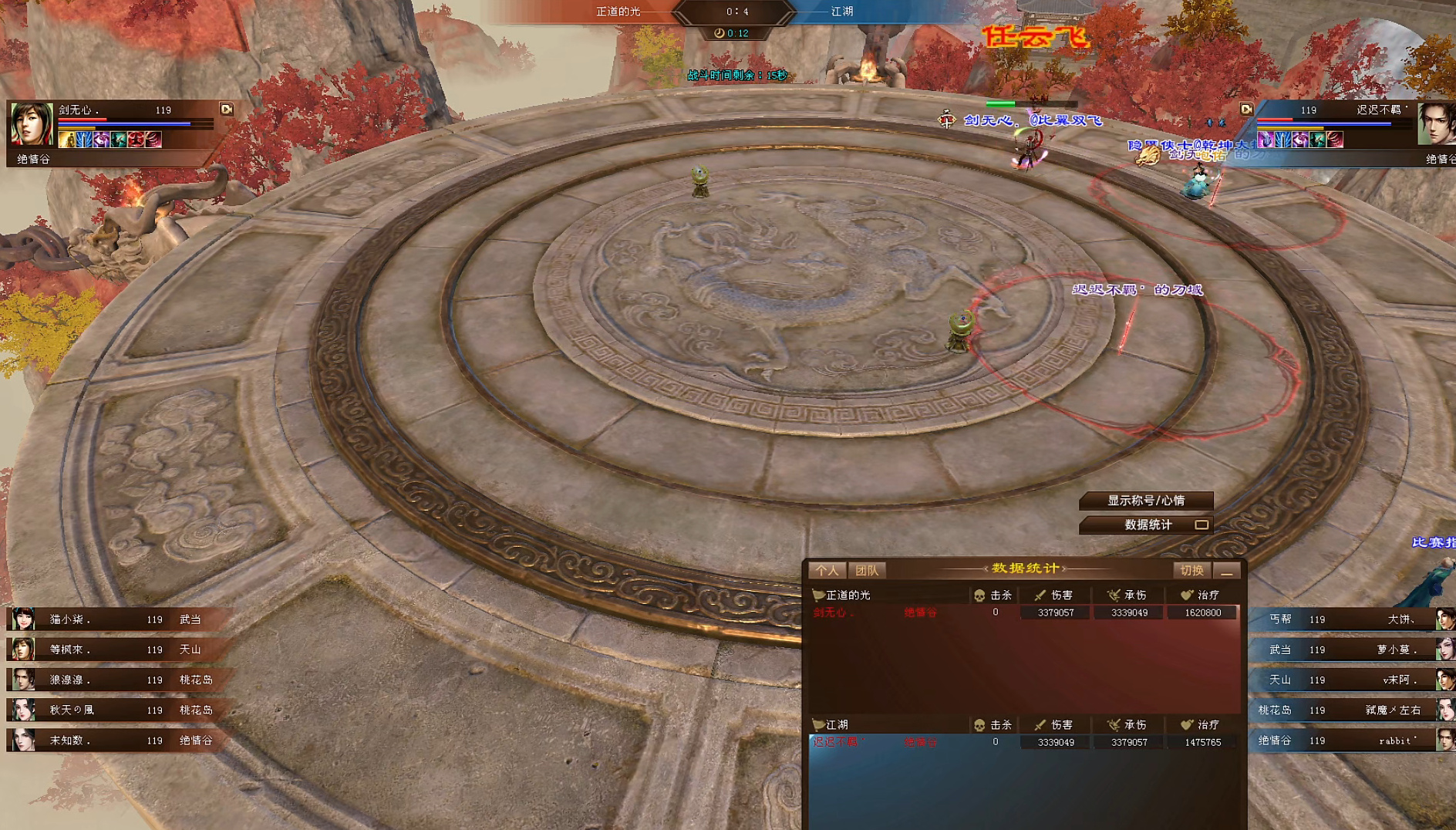Select player 大饼 in the right roster

point(1350,619)
